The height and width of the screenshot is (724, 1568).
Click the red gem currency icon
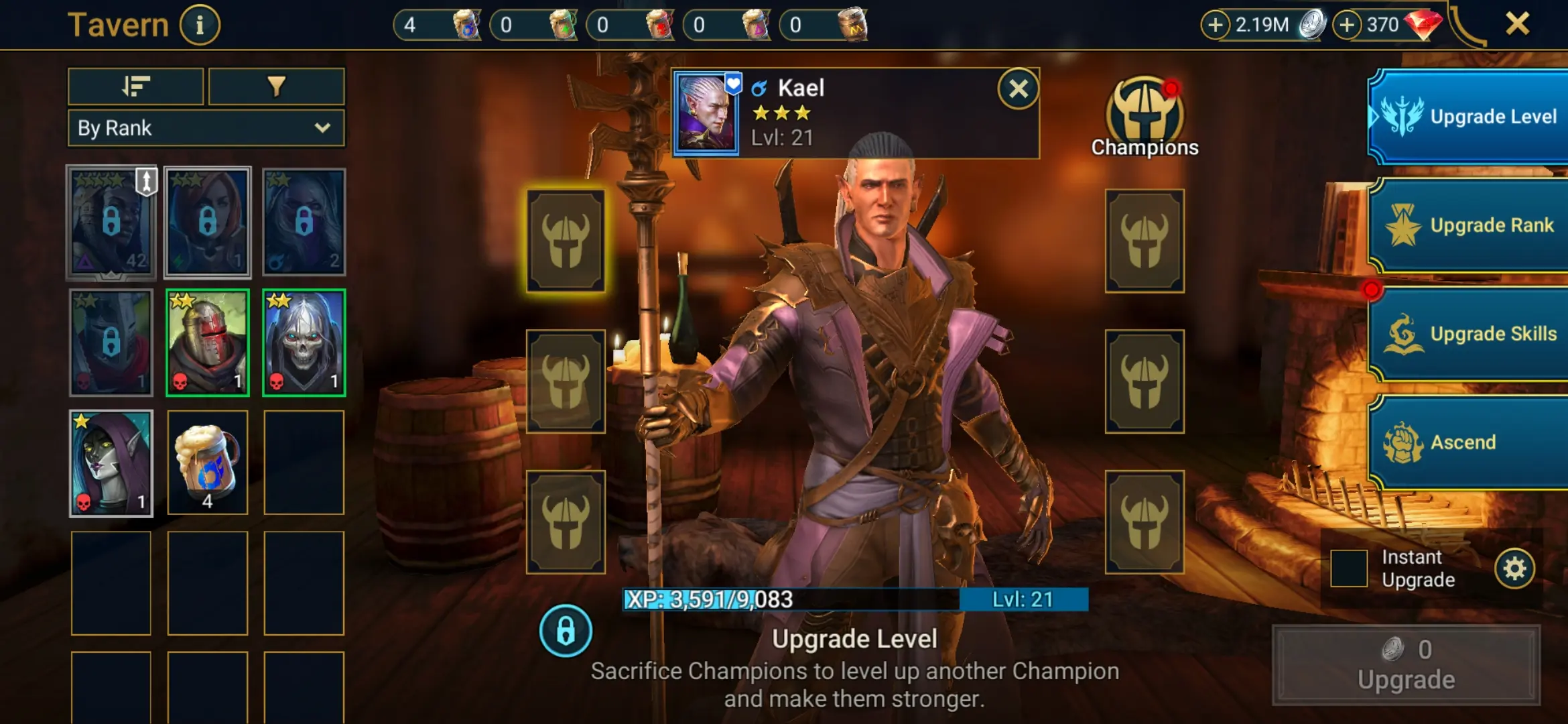pos(1425,25)
